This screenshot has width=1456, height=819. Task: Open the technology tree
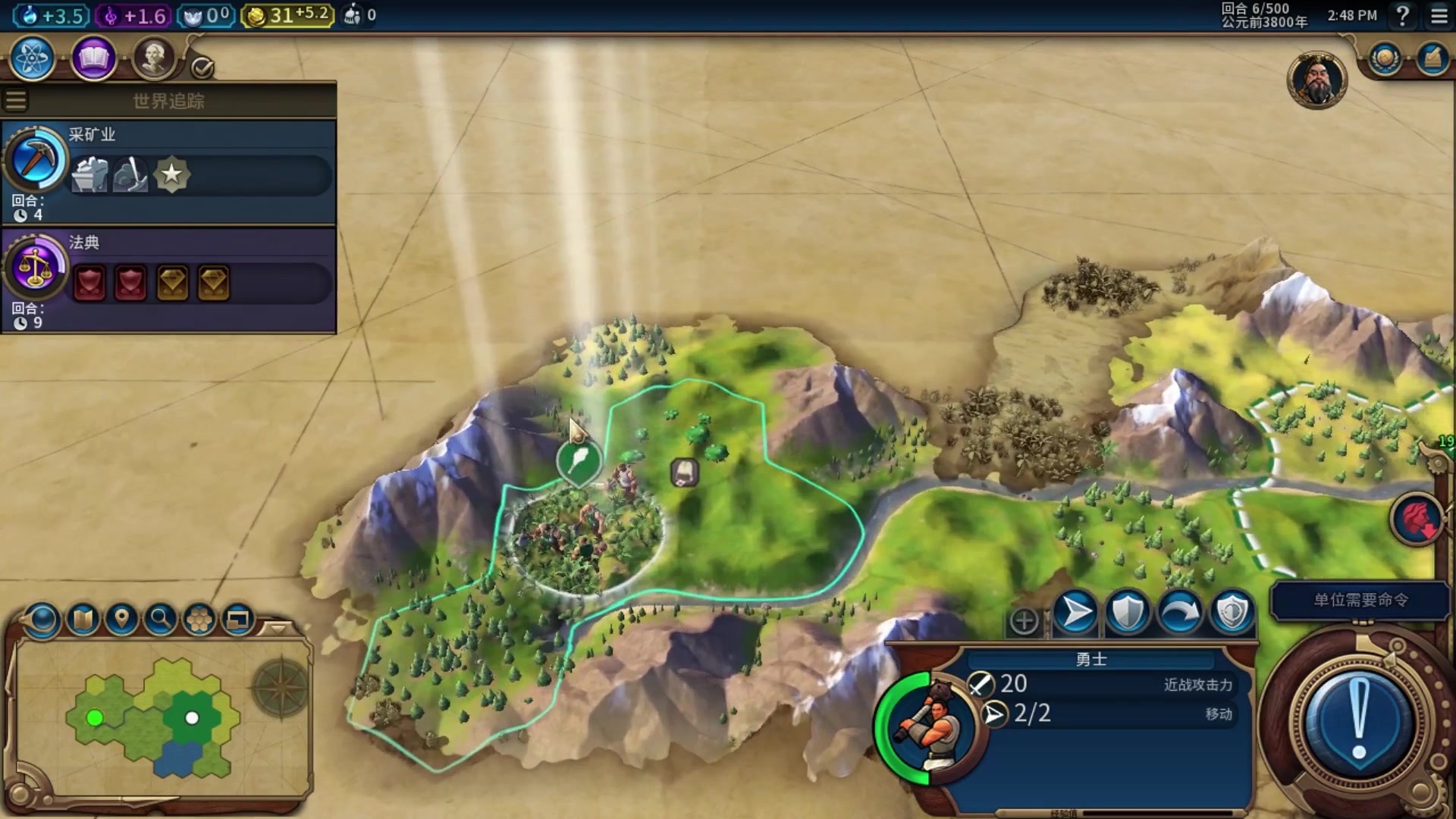[32, 58]
